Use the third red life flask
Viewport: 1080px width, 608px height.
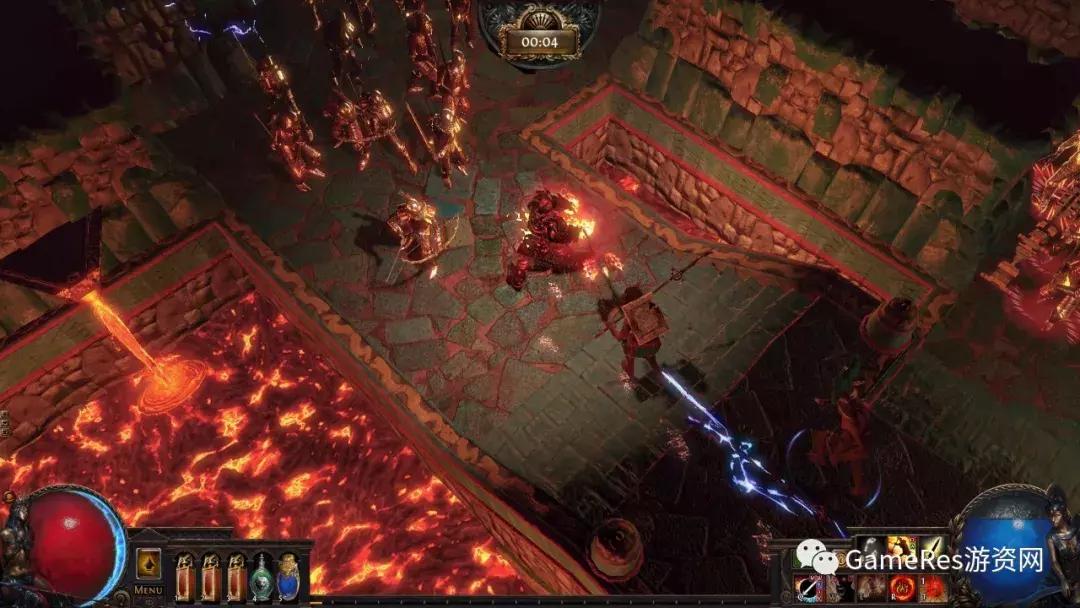click(x=236, y=576)
